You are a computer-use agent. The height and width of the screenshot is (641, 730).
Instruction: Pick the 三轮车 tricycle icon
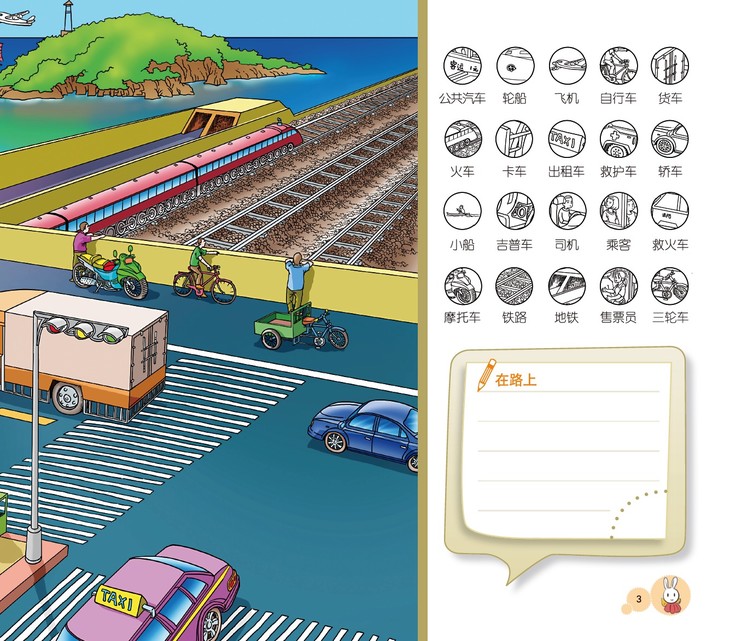pyautogui.click(x=670, y=285)
